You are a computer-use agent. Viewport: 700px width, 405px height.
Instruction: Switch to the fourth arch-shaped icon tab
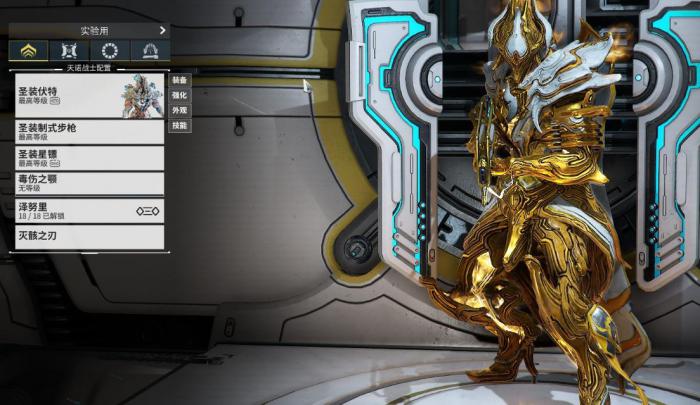coord(150,51)
